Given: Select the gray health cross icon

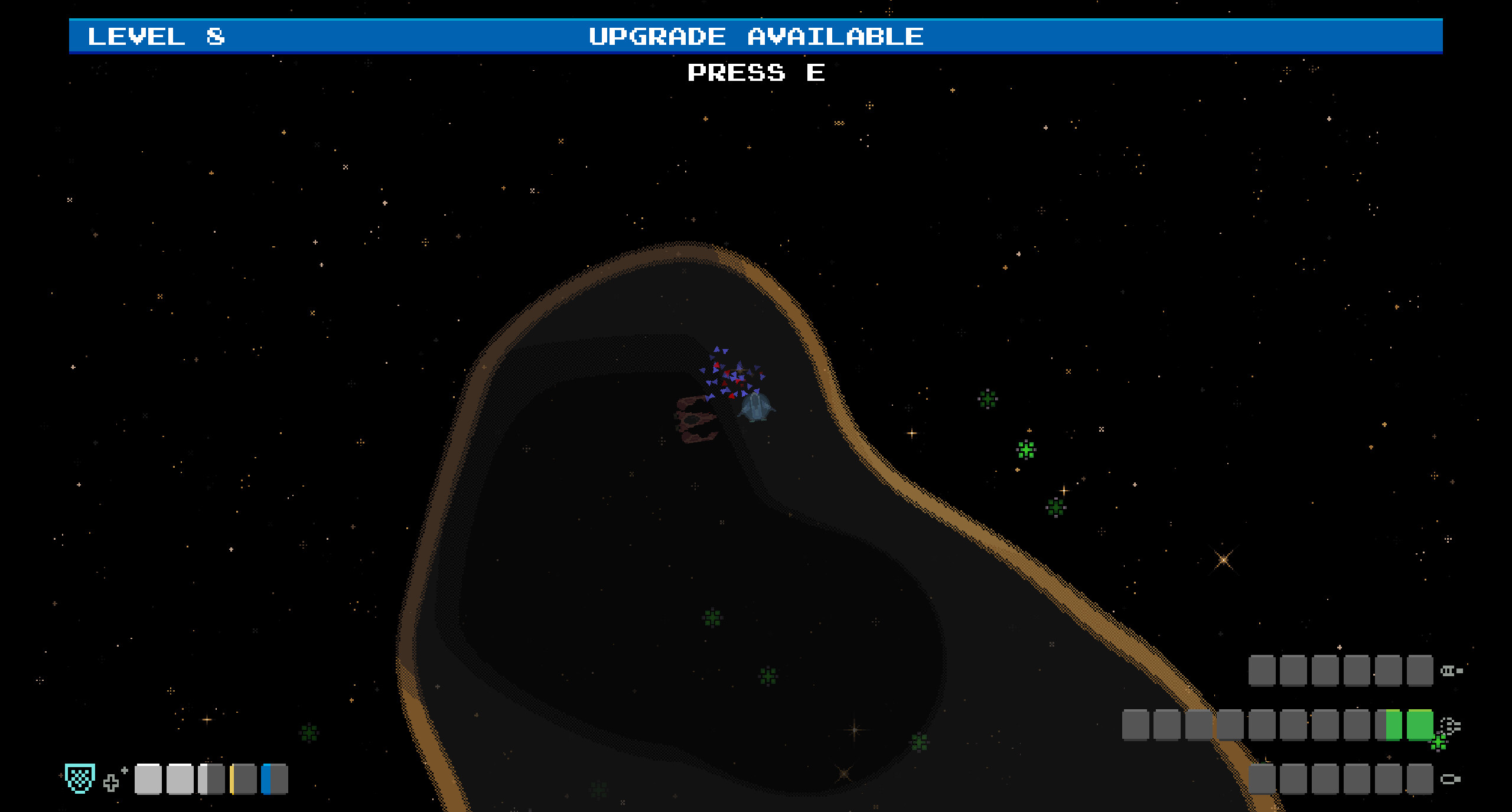Looking at the screenshot, I should [x=110, y=784].
